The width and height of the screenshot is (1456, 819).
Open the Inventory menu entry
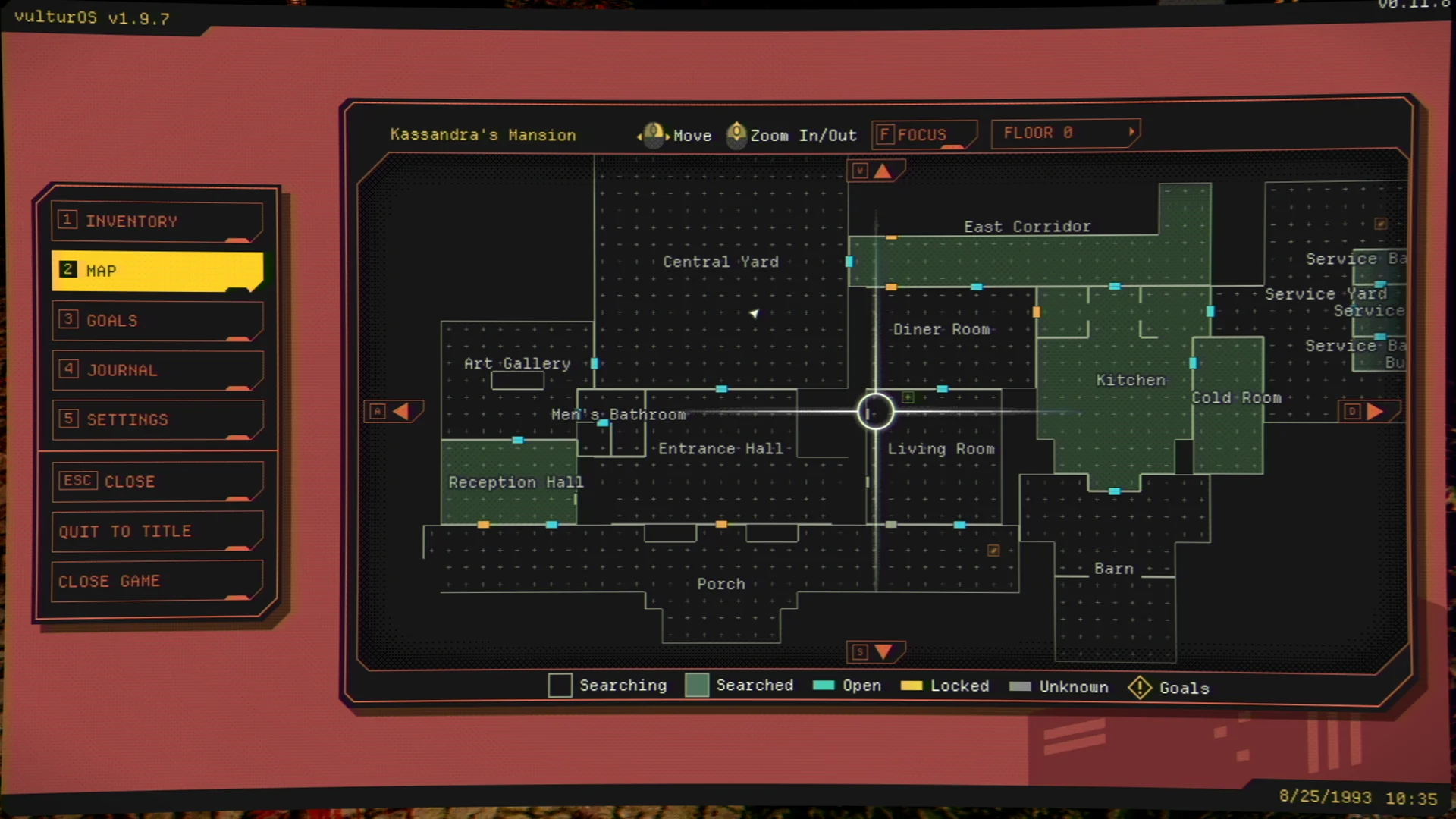[157, 221]
